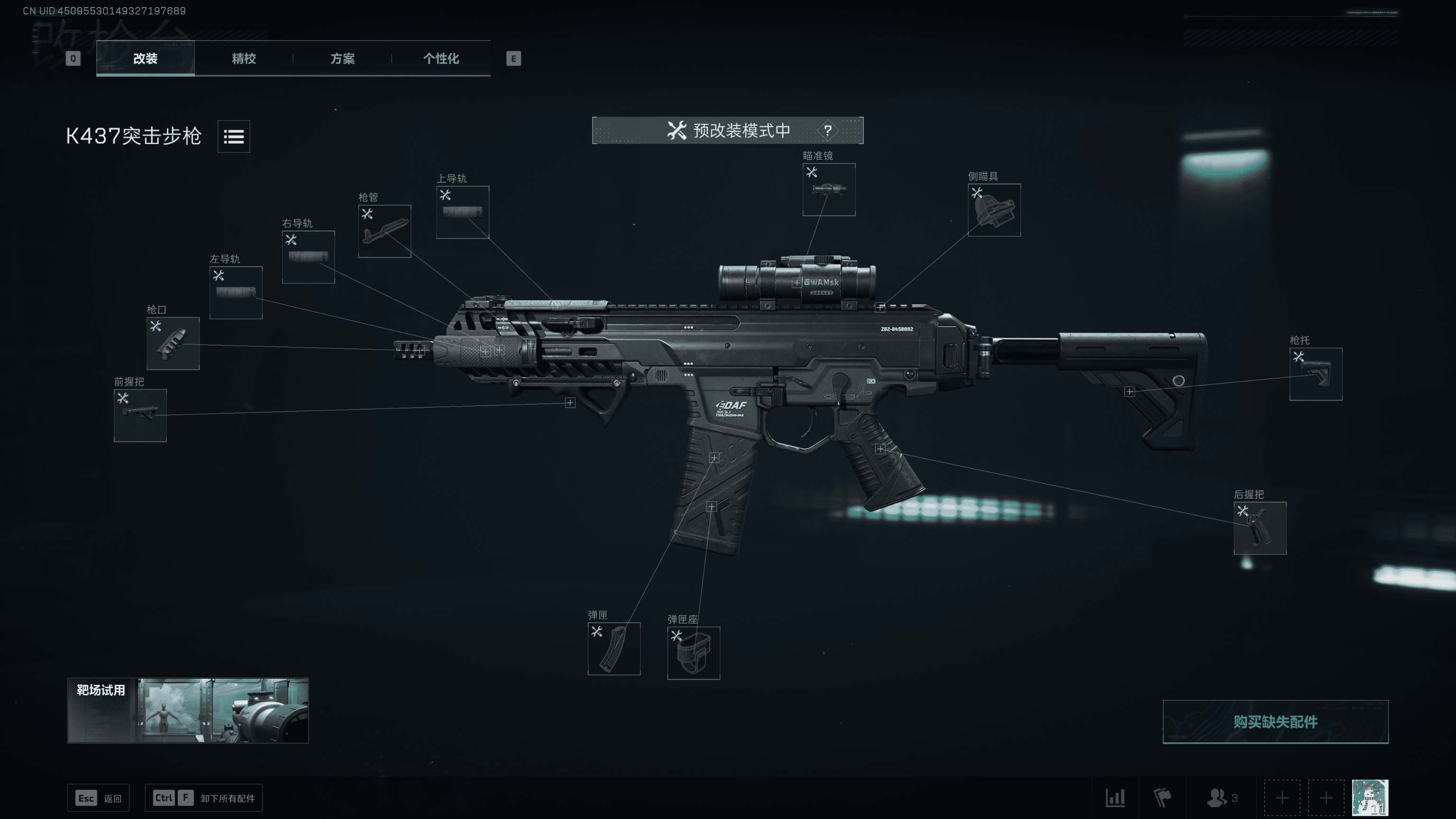Open the 上导轨 top rail slot

463,212
